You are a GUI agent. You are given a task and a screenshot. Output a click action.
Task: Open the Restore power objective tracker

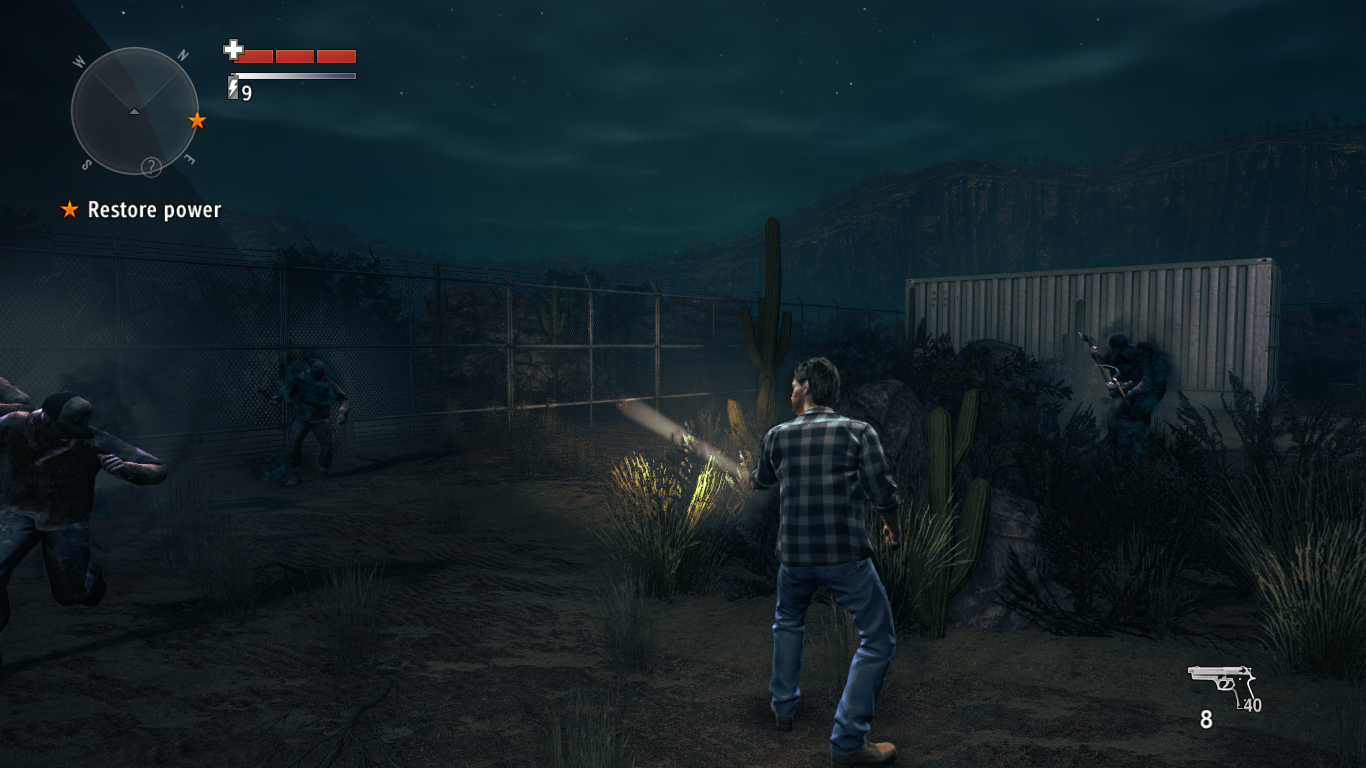pyautogui.click(x=141, y=210)
